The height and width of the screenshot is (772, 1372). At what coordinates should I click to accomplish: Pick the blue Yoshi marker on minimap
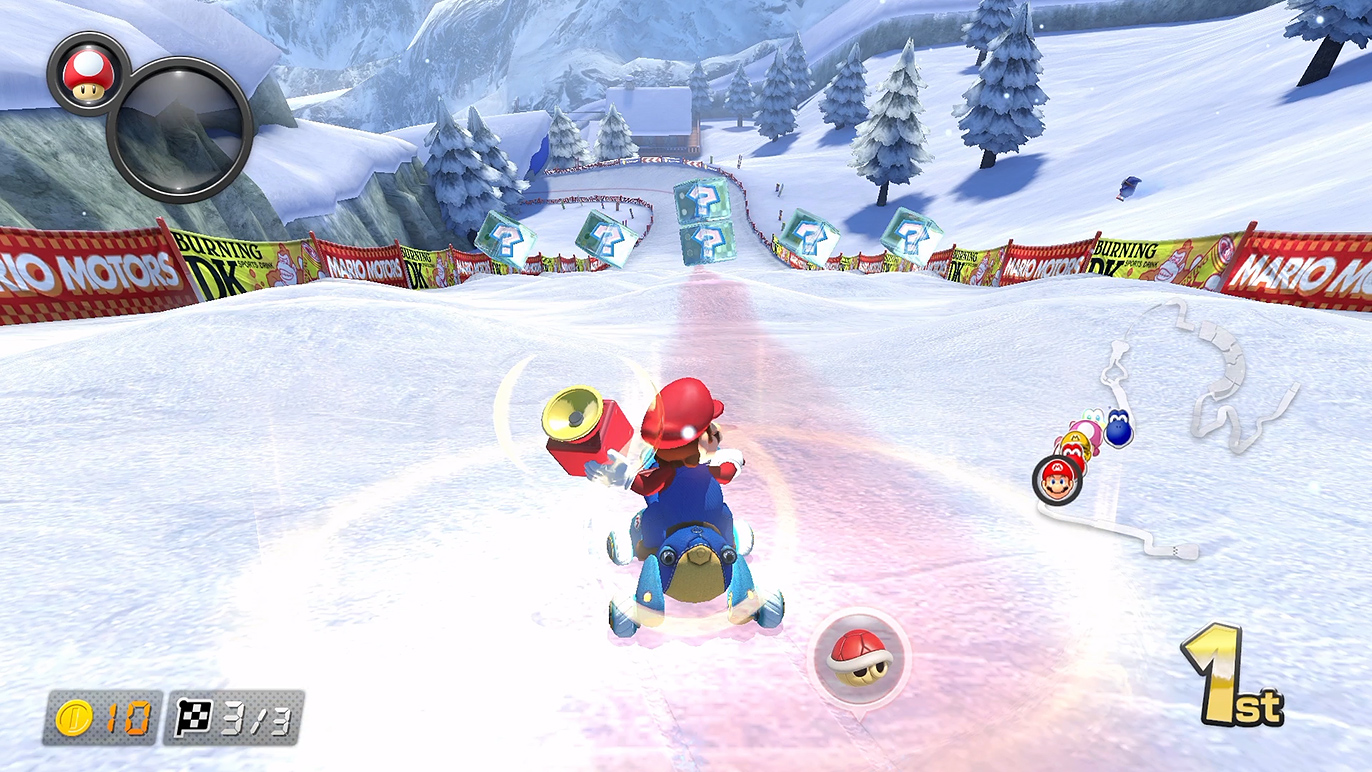[1118, 428]
